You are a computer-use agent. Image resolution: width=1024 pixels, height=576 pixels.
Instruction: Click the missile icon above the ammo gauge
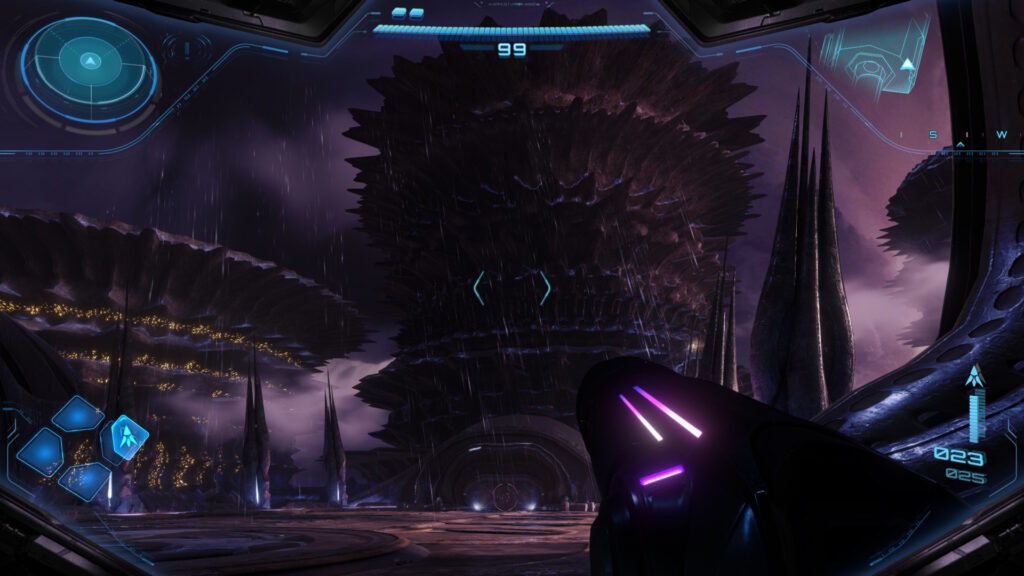975,377
